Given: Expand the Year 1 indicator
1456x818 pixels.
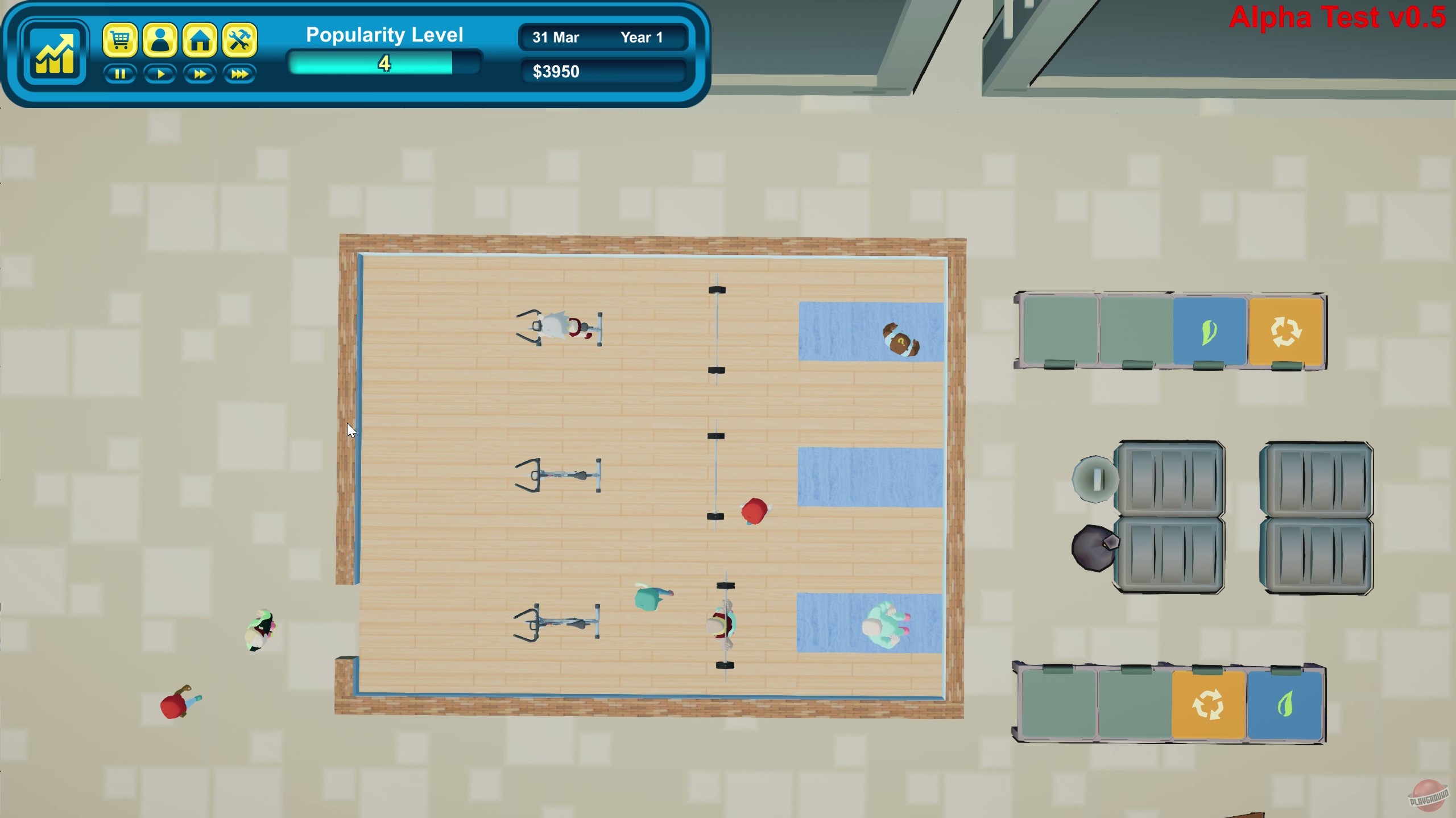Looking at the screenshot, I should [642, 38].
